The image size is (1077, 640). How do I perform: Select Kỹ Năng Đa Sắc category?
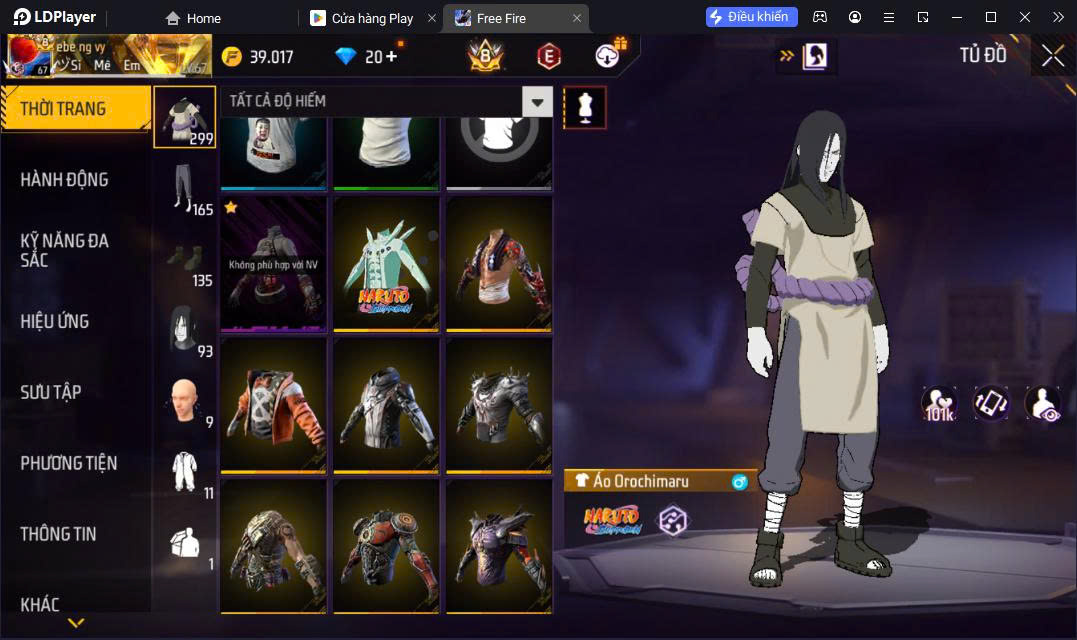(x=65, y=250)
